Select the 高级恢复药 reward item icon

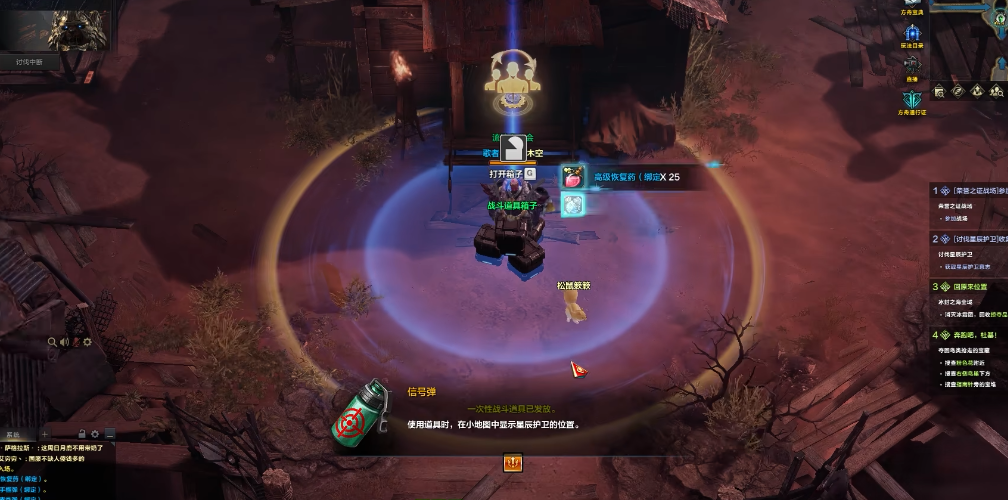coord(573,178)
